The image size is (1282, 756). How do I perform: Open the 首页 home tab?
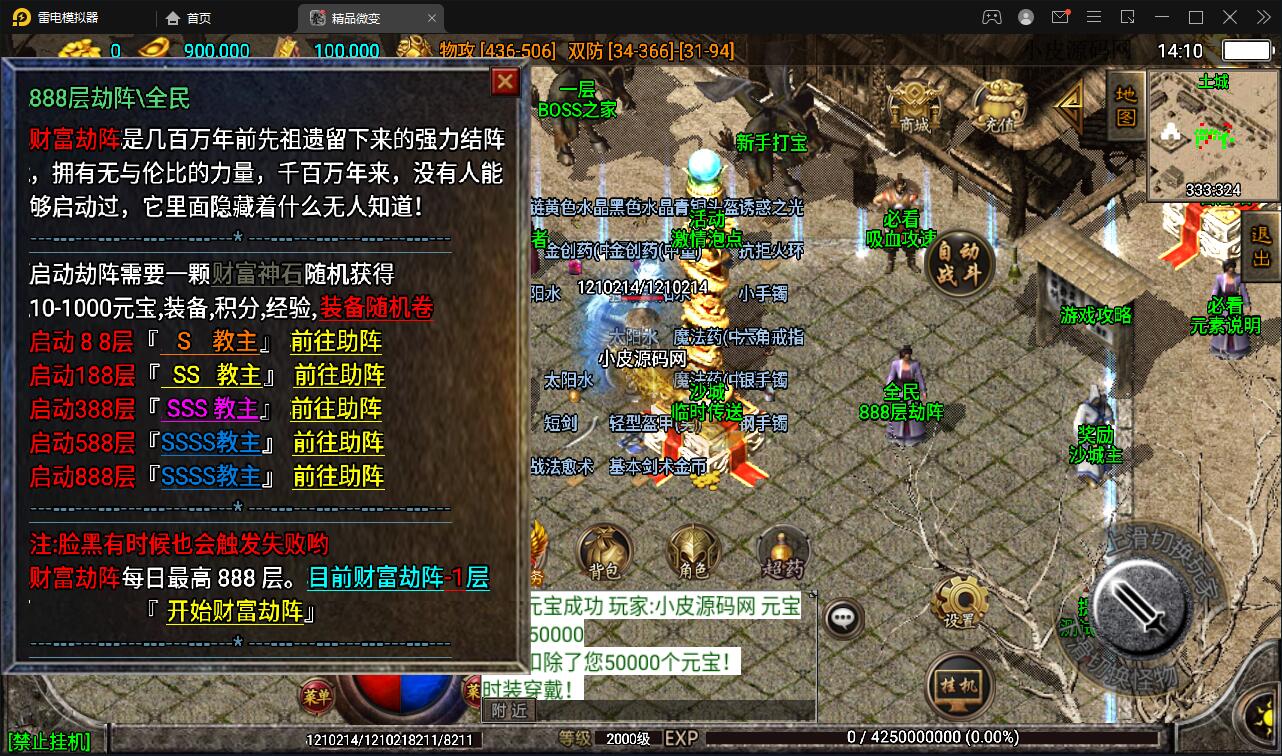pos(190,17)
